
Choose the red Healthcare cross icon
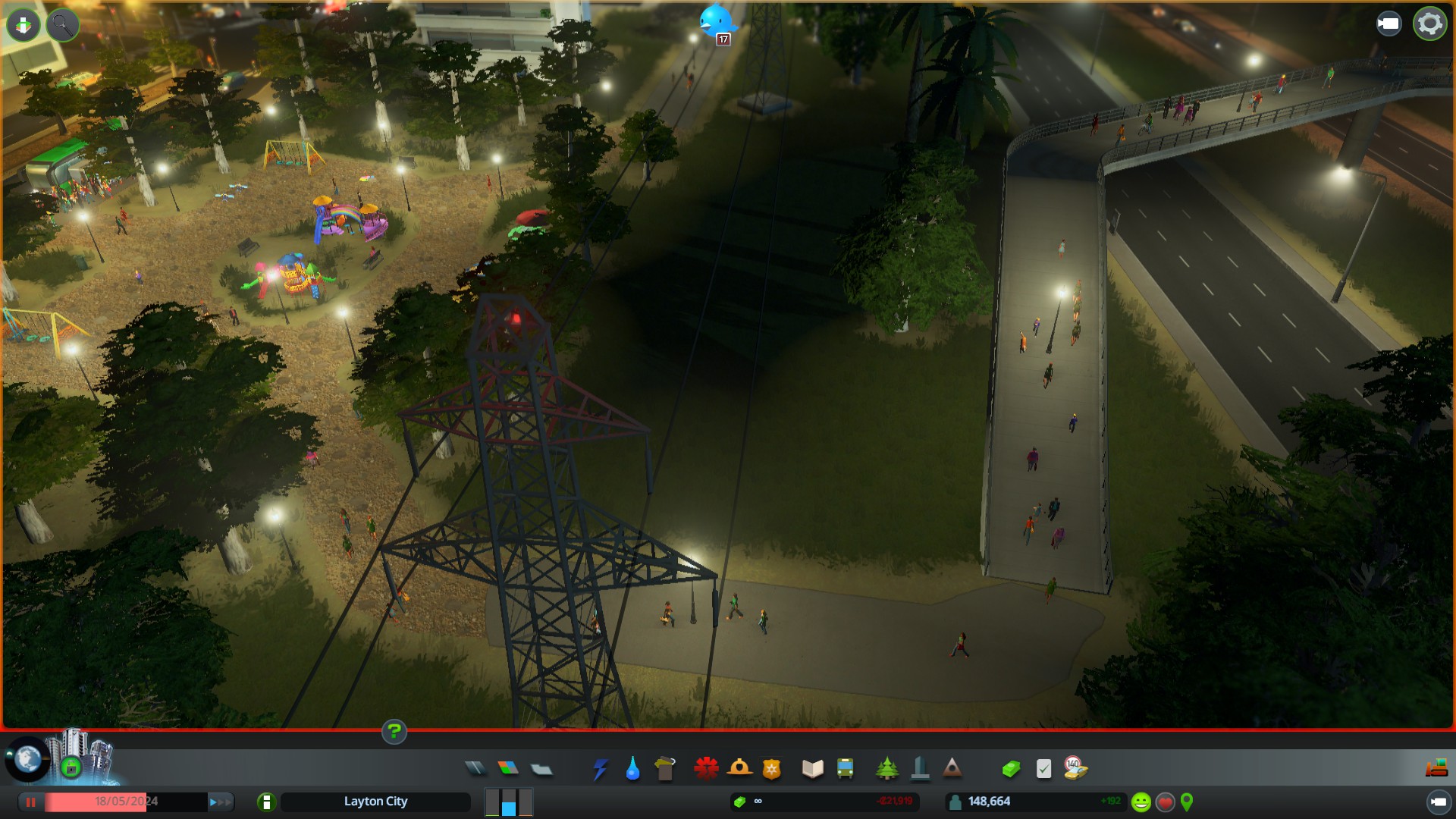coord(706,769)
